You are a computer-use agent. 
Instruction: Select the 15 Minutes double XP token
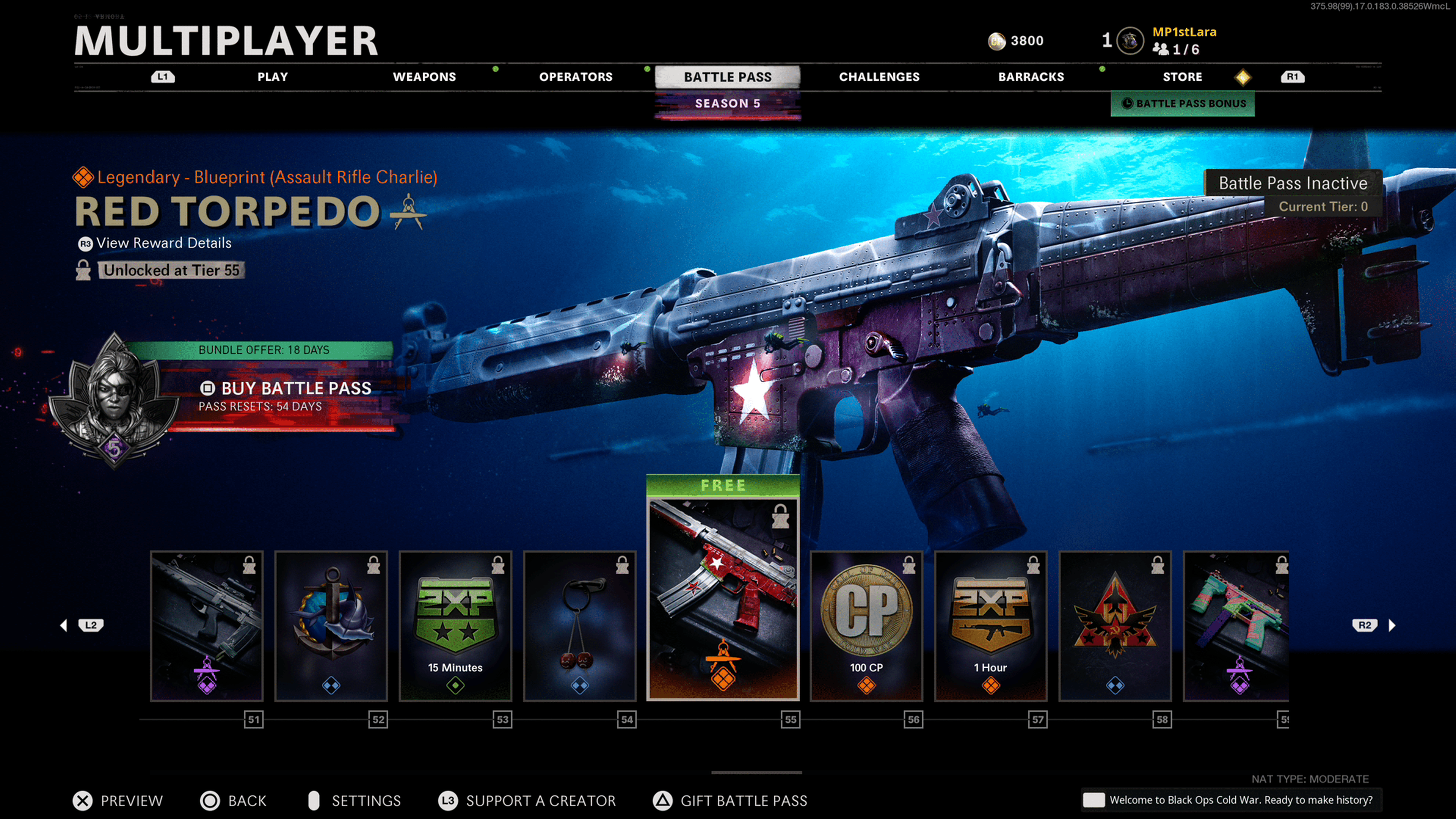[x=455, y=626]
